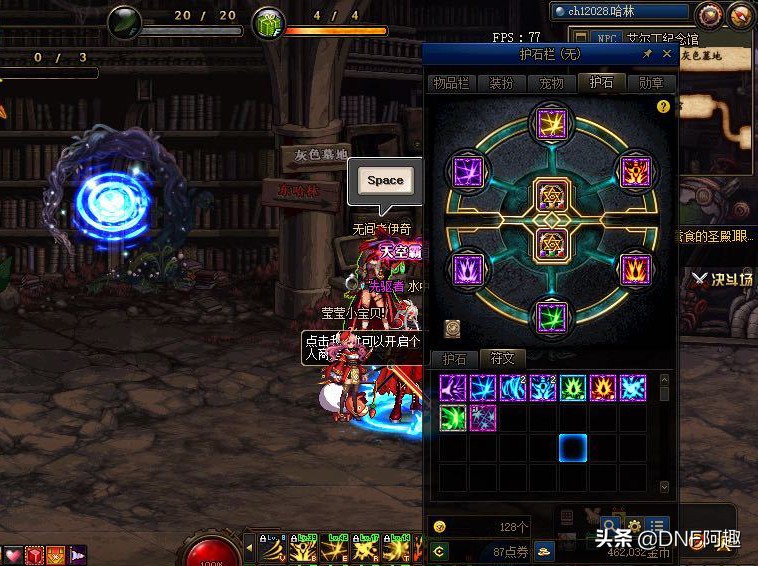This screenshot has width=758, height=566.
Task: Select the bottom green rune slot
Action: 551,317
